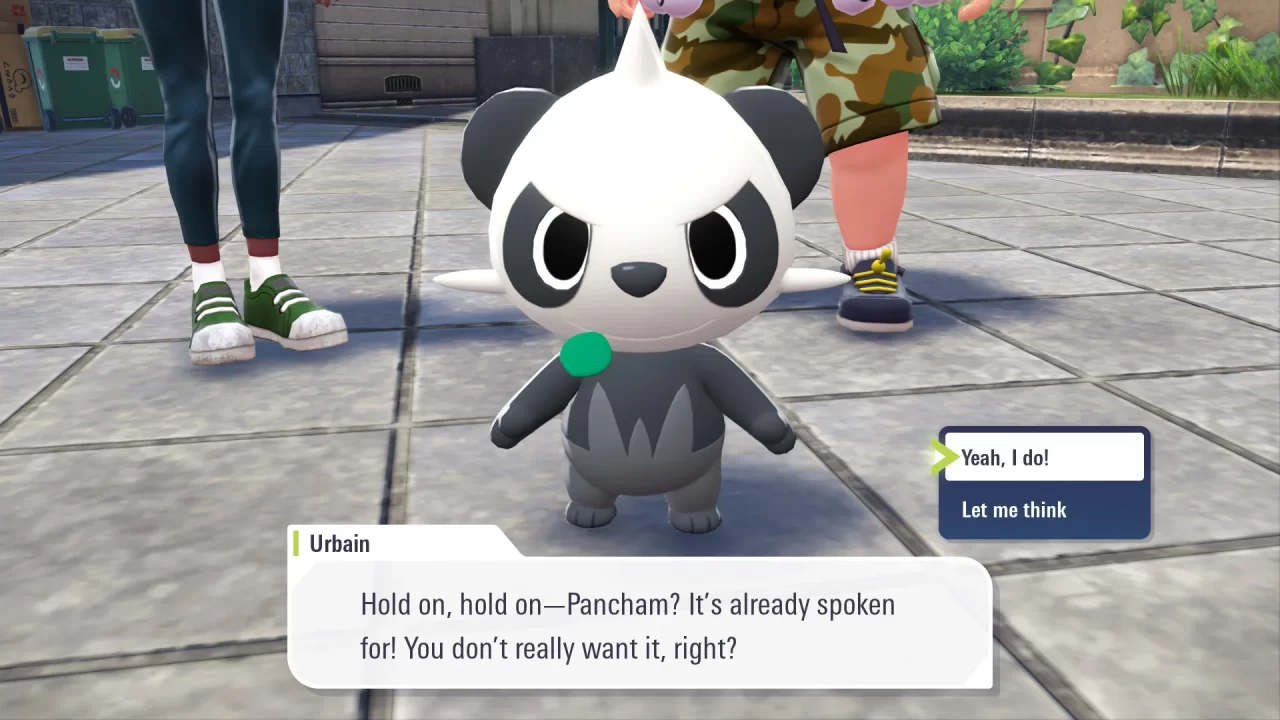Click the blue sneaker of the right trainer
Image resolution: width=1280 pixels, height=720 pixels.
tap(872, 300)
